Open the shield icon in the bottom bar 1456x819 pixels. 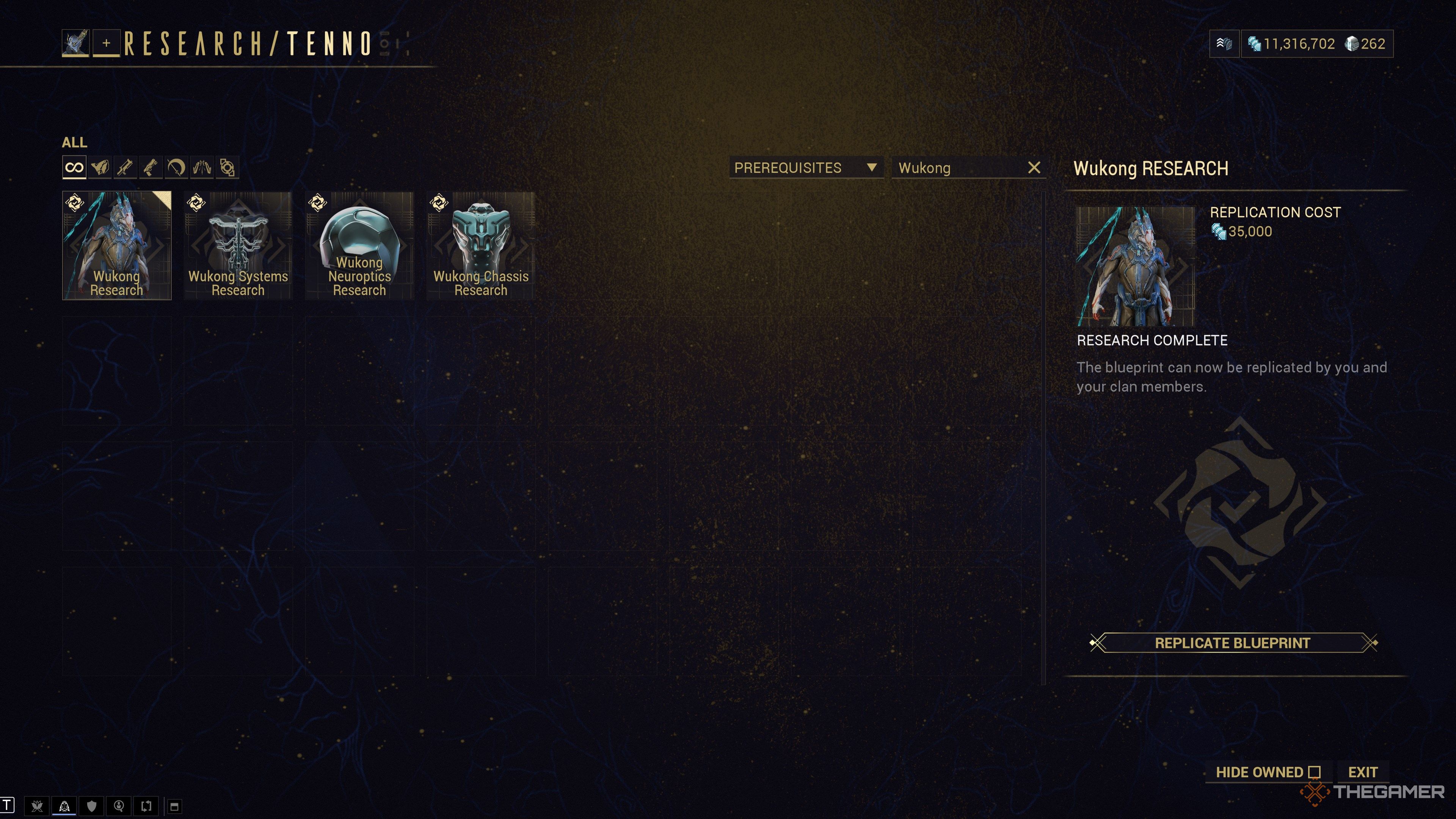(x=91, y=806)
